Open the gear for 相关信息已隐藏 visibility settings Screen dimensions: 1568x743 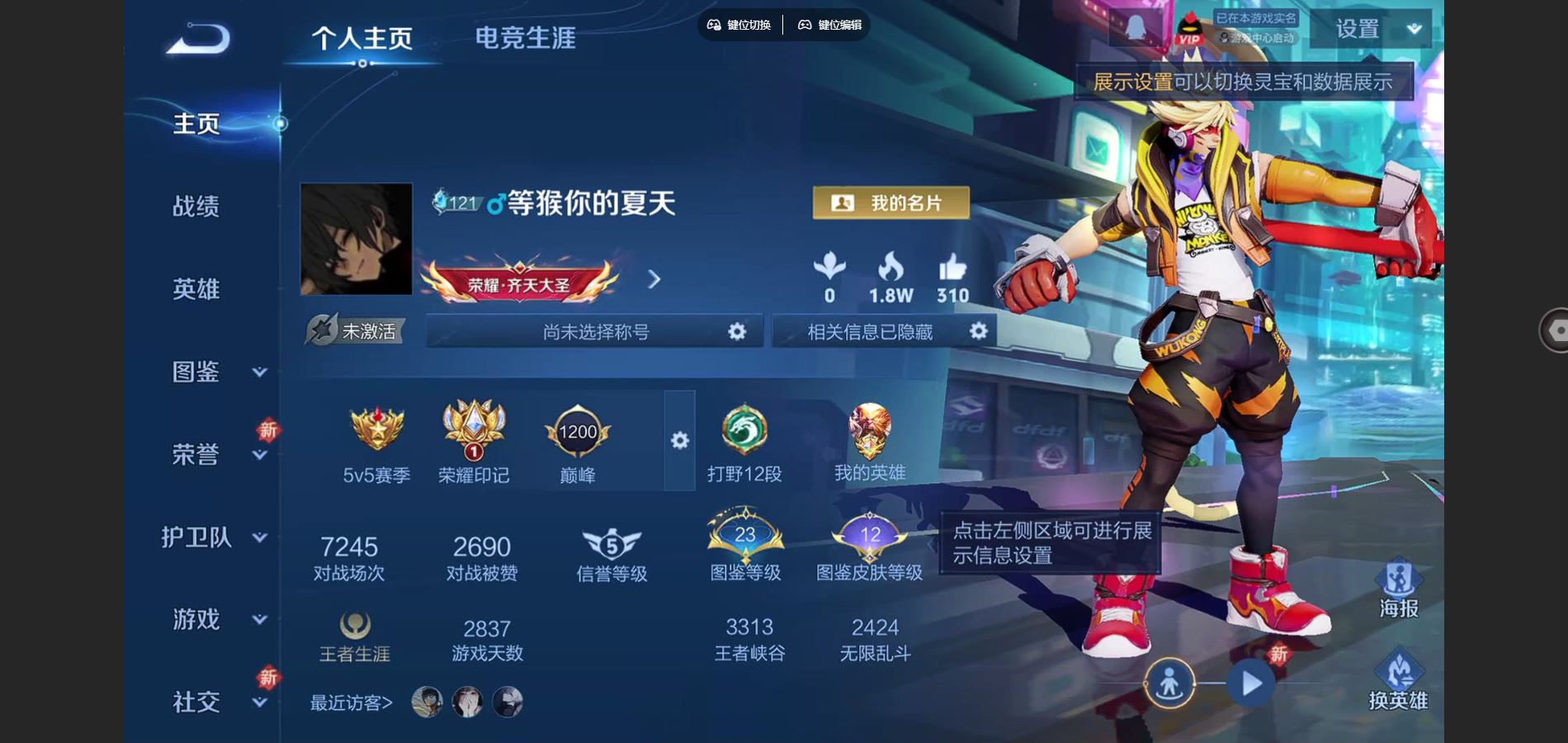(x=979, y=331)
